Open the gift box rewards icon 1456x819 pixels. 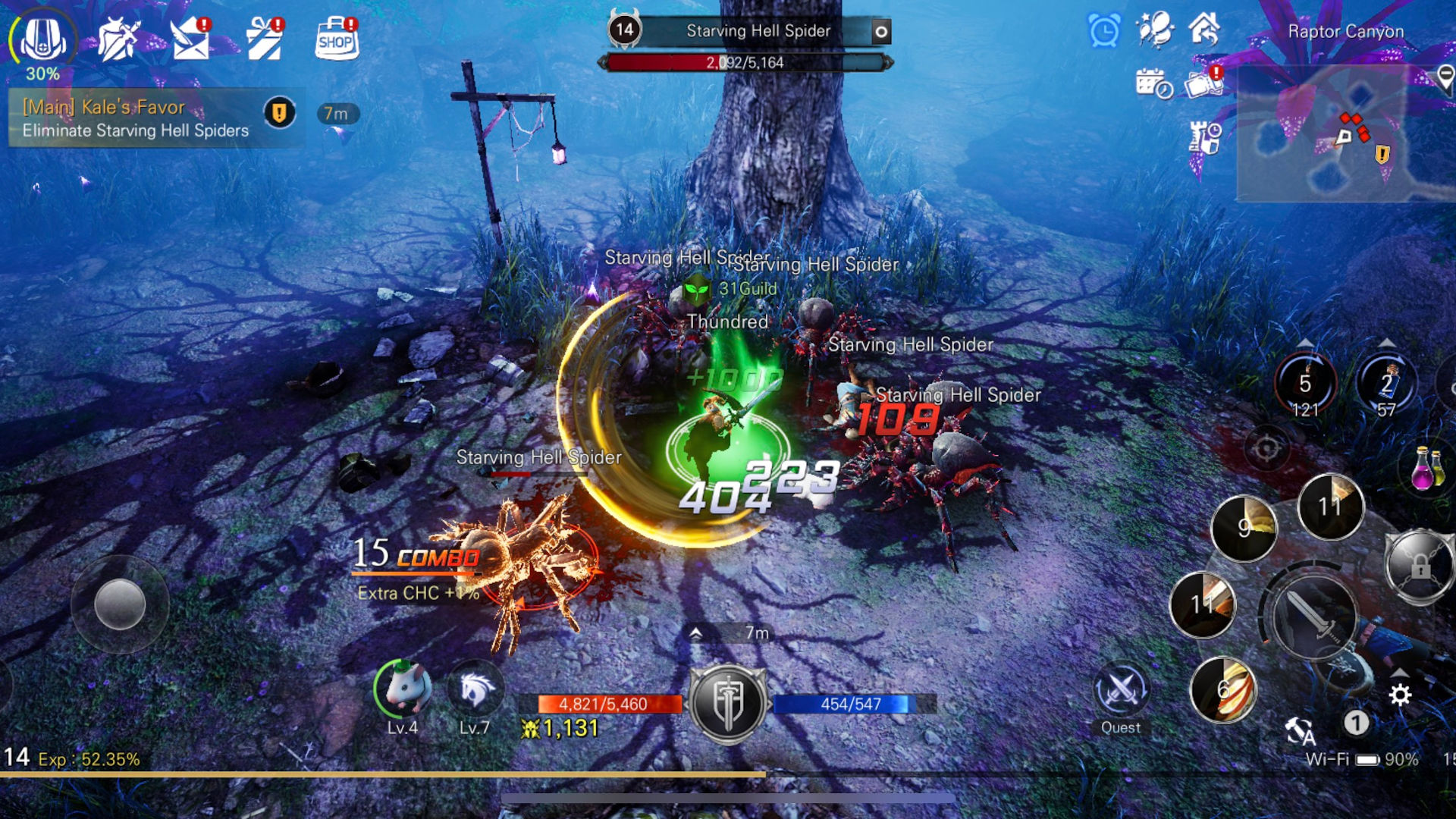click(265, 39)
